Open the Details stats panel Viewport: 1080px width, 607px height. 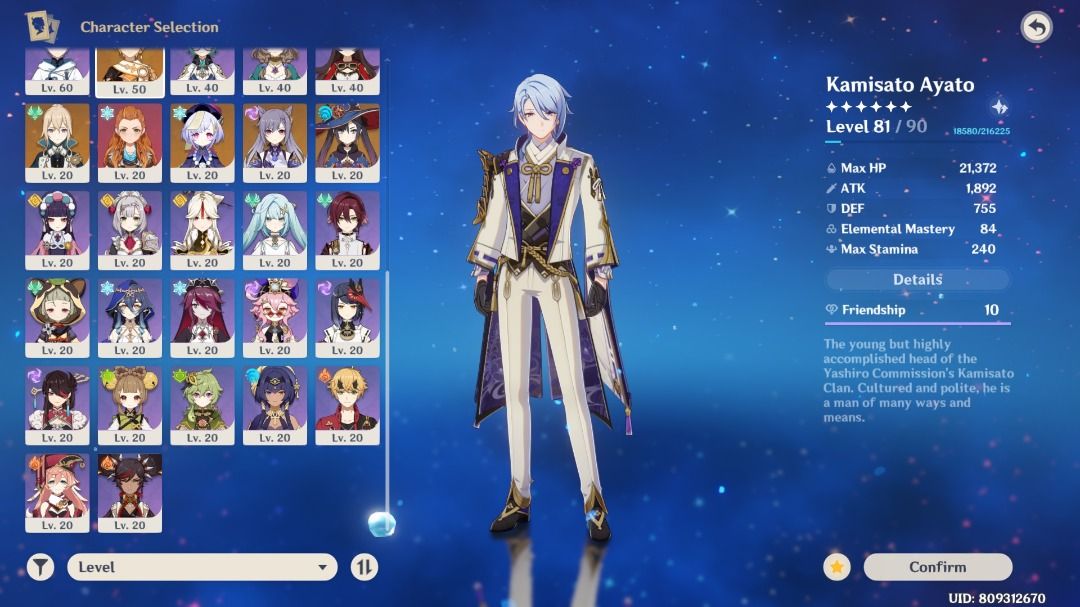click(917, 280)
